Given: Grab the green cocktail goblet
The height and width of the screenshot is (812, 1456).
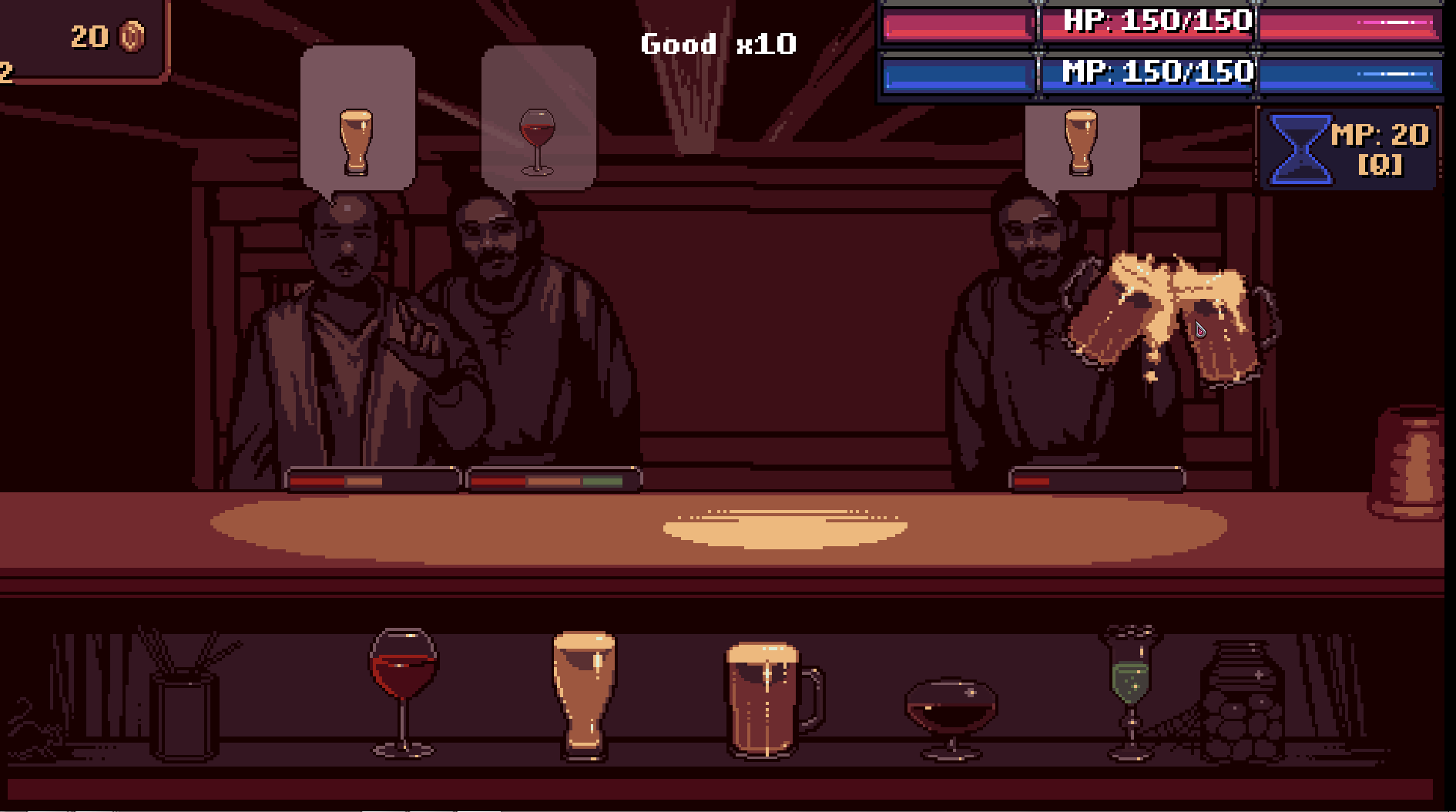Looking at the screenshot, I should coord(1130,688).
